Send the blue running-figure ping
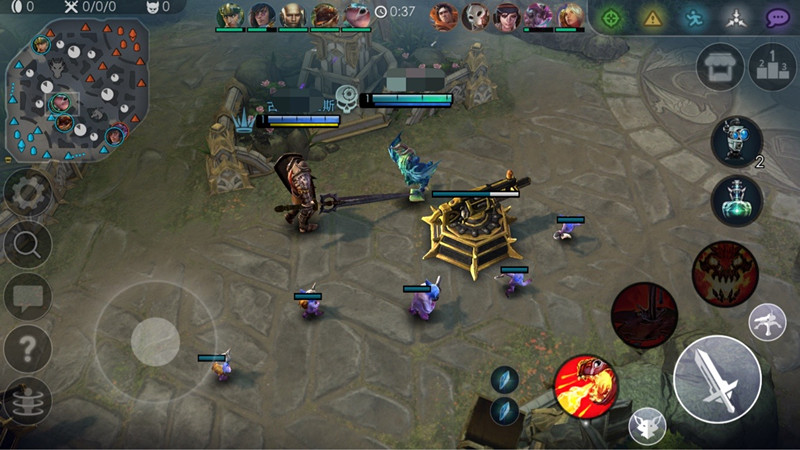The height and width of the screenshot is (450, 800). point(695,17)
